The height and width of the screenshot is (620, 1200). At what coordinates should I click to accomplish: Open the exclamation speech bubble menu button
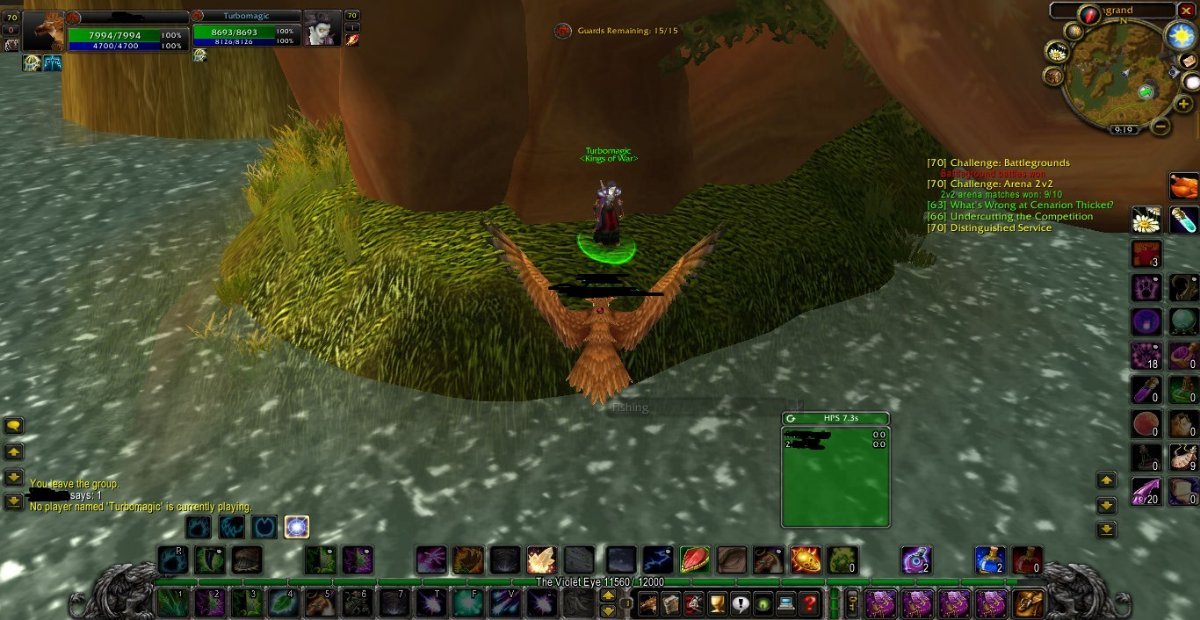tap(740, 603)
